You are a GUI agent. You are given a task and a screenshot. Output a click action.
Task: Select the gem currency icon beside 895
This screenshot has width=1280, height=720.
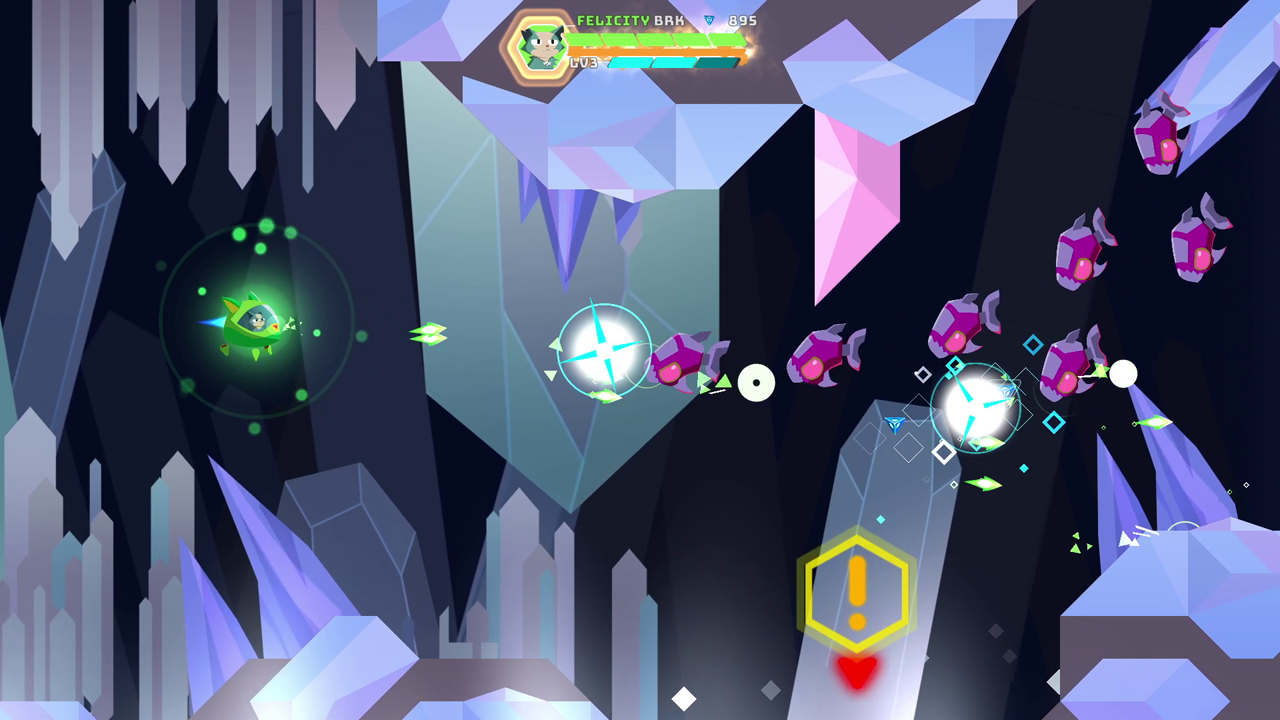710,20
